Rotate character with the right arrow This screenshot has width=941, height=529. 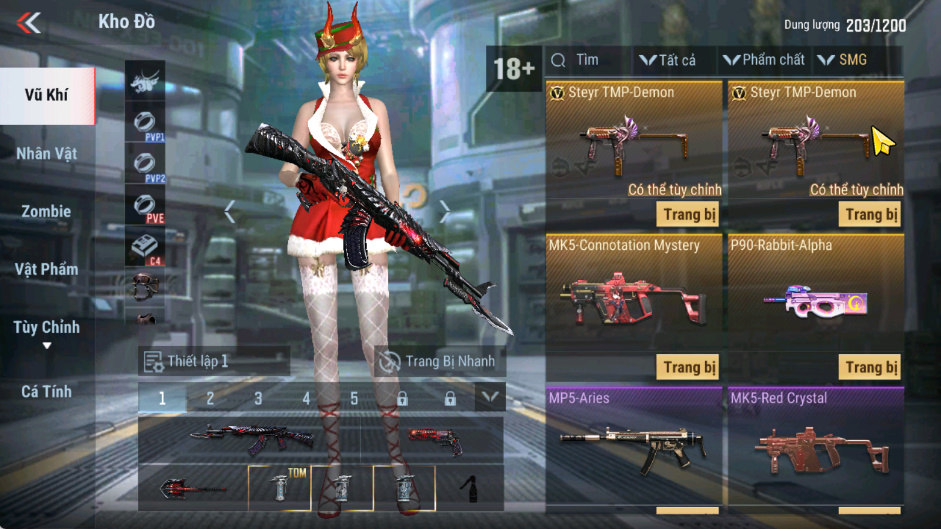445,211
